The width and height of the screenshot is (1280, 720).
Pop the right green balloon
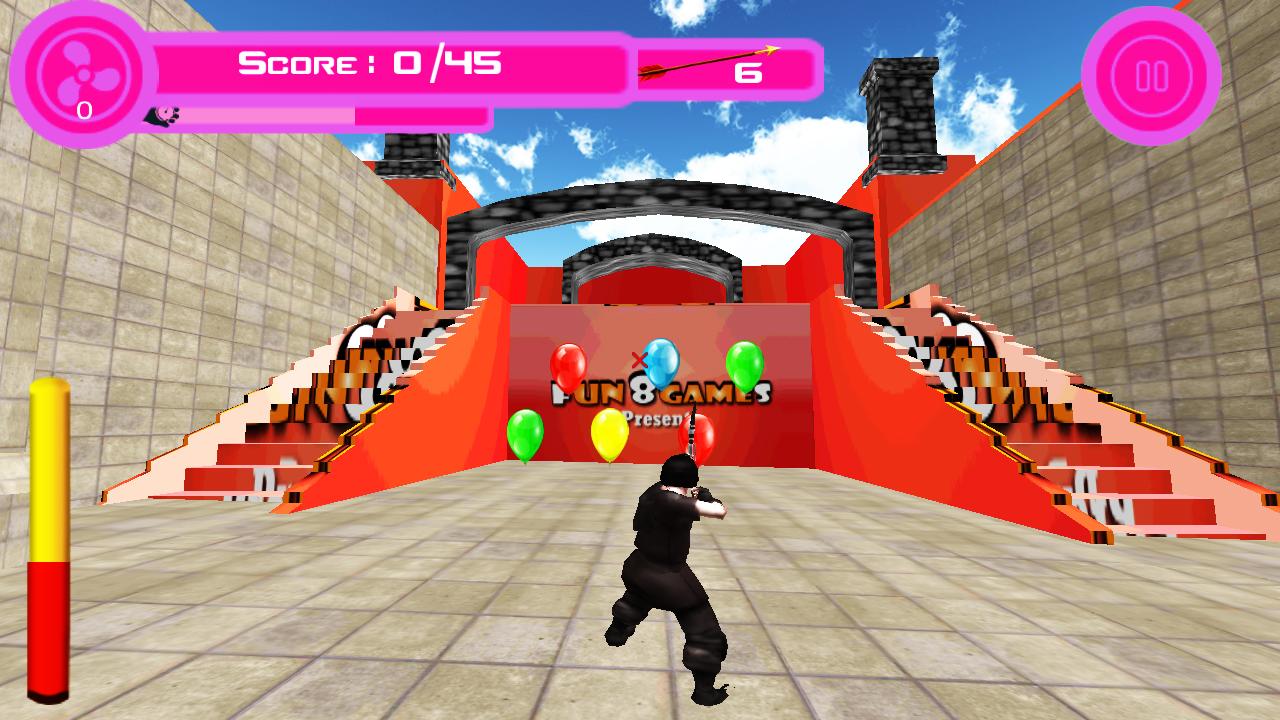pos(745,363)
